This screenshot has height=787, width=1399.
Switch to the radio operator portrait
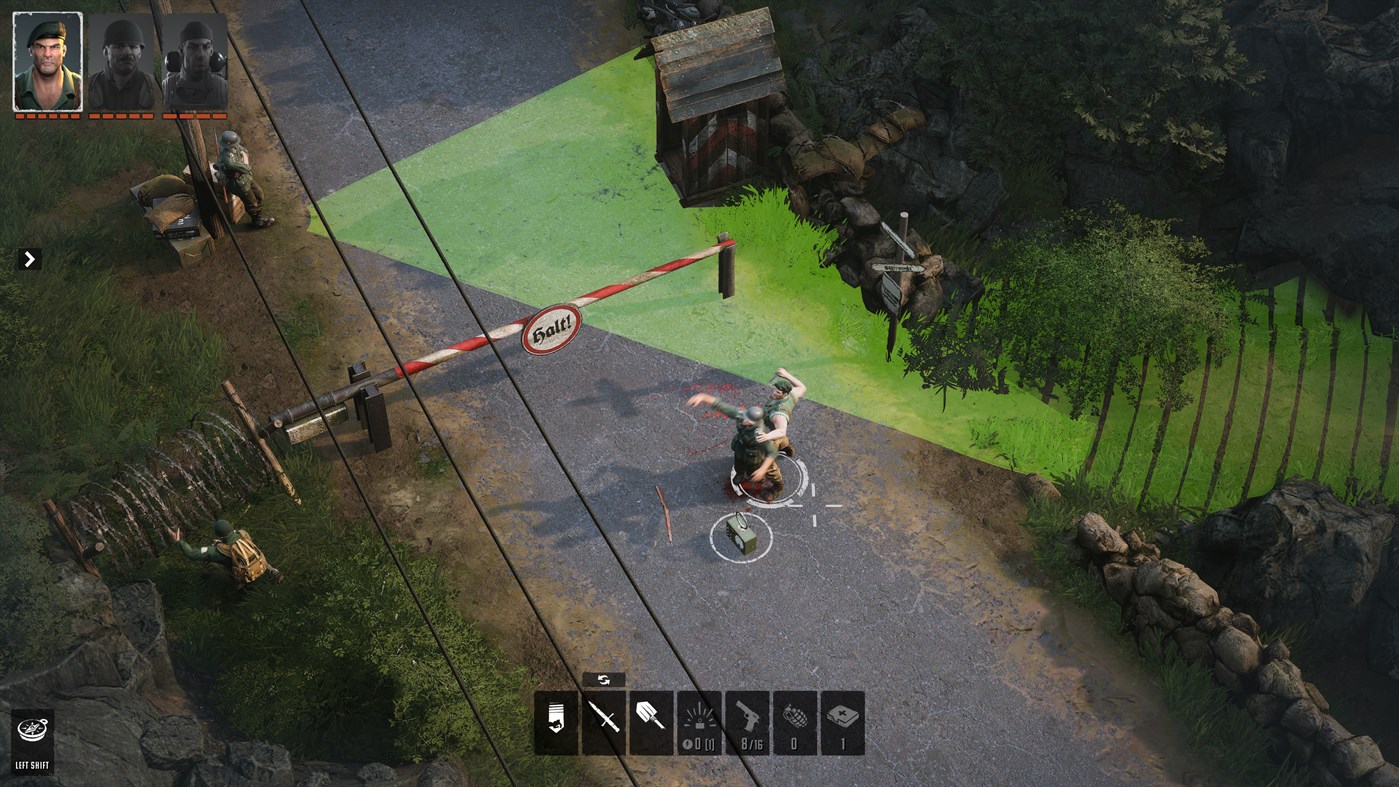tap(194, 60)
